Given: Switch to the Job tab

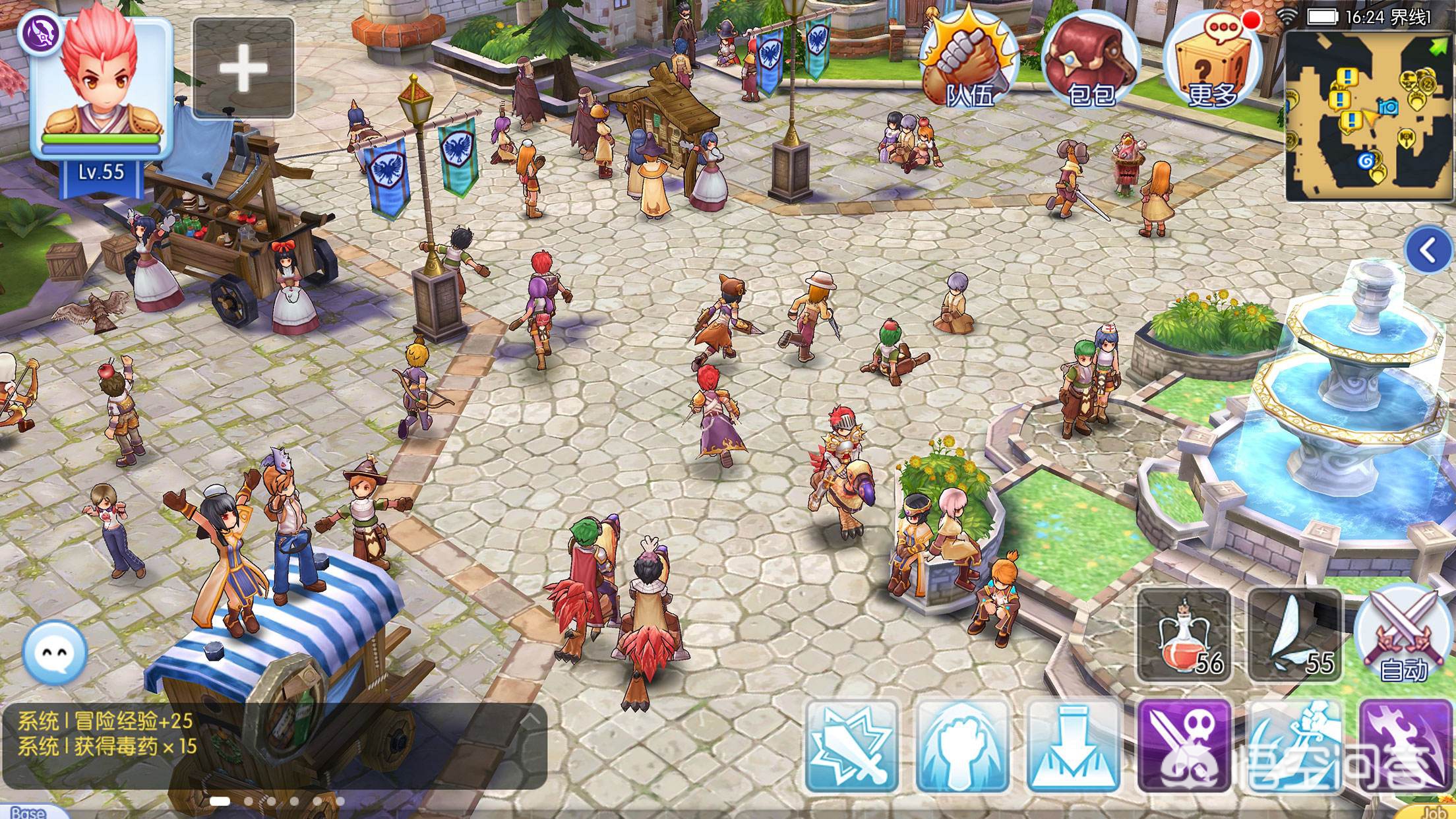Looking at the screenshot, I should click(x=1431, y=812).
